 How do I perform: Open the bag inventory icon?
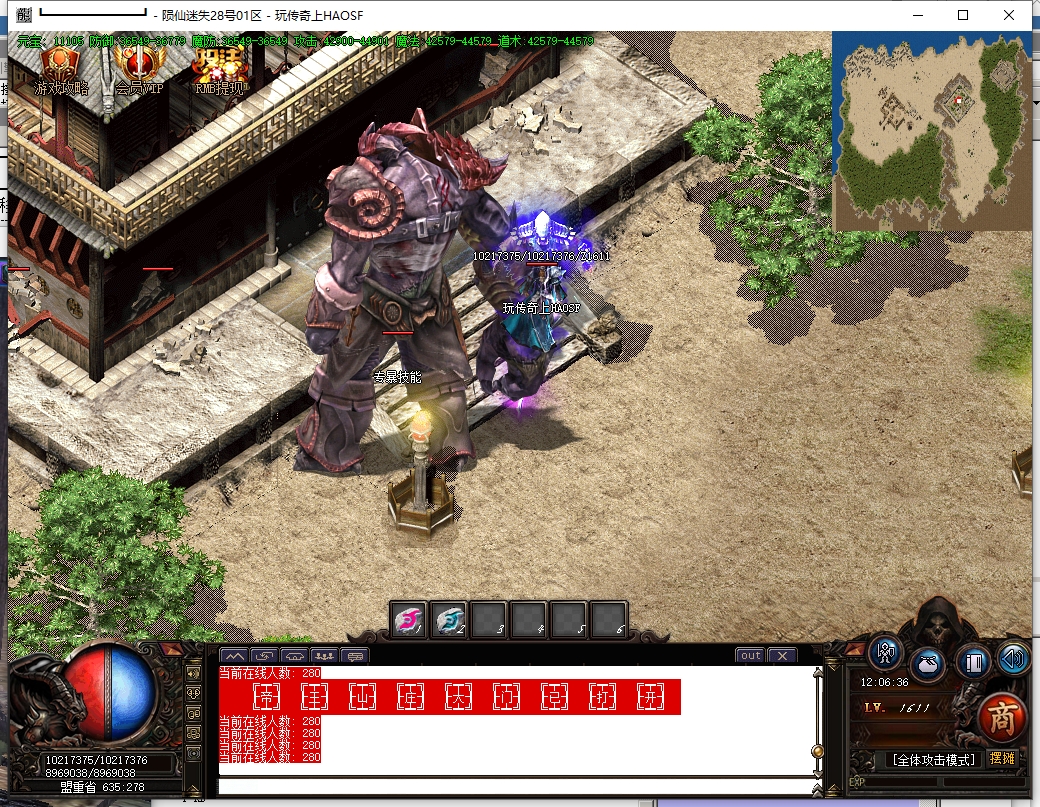coord(928,664)
